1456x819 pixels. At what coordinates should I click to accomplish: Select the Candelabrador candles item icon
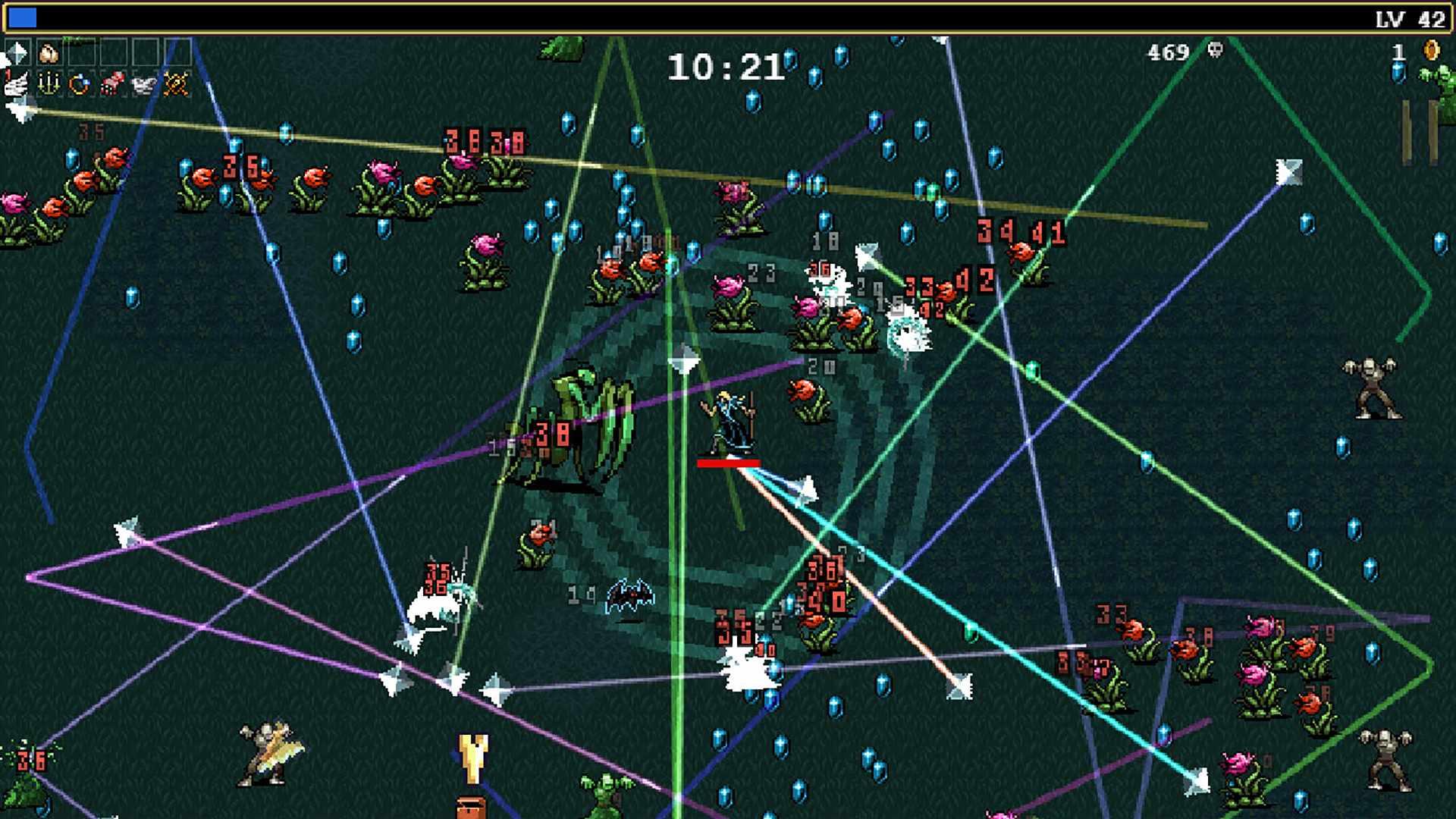coord(49,86)
